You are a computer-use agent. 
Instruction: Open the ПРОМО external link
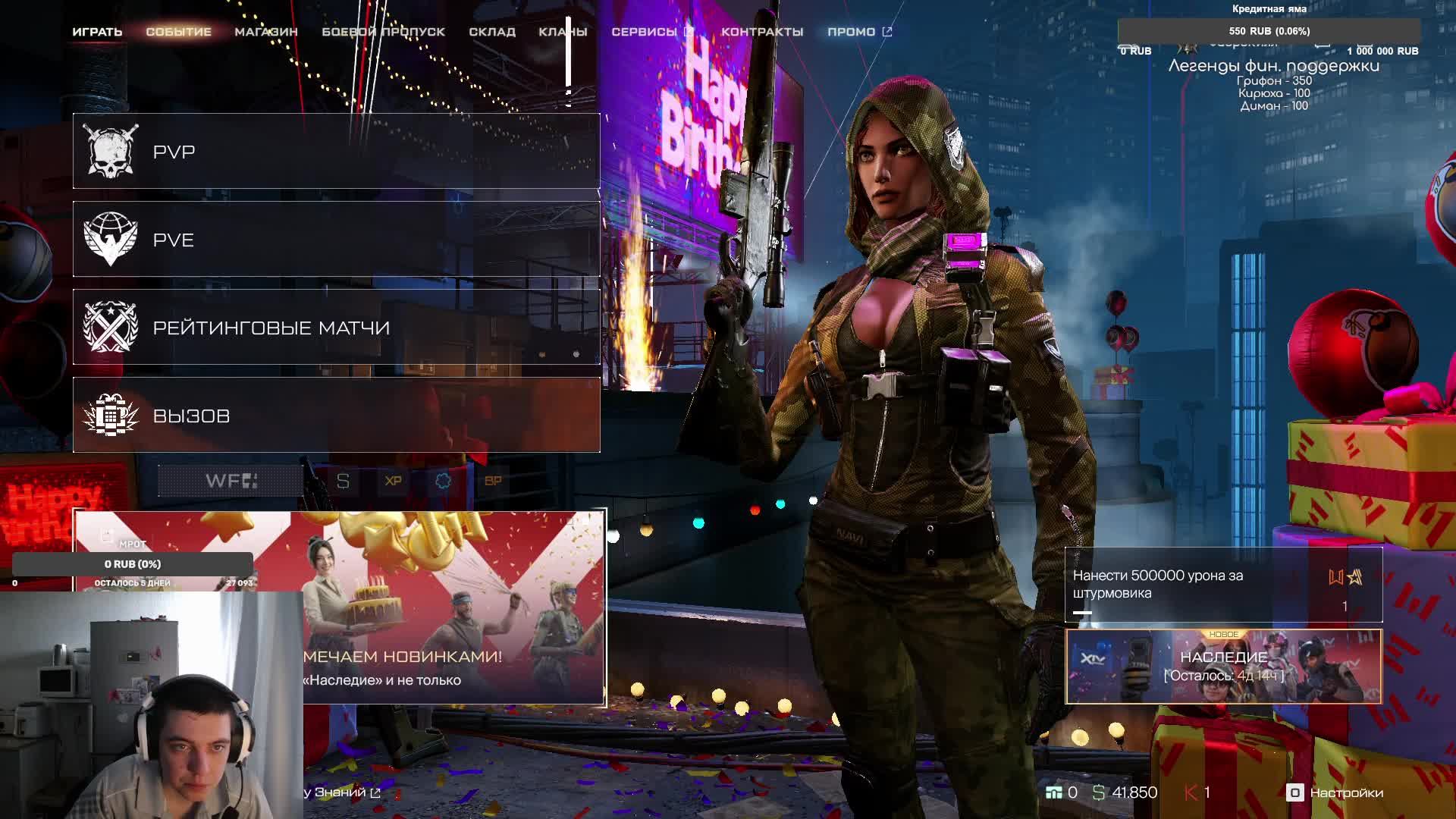pos(859,32)
